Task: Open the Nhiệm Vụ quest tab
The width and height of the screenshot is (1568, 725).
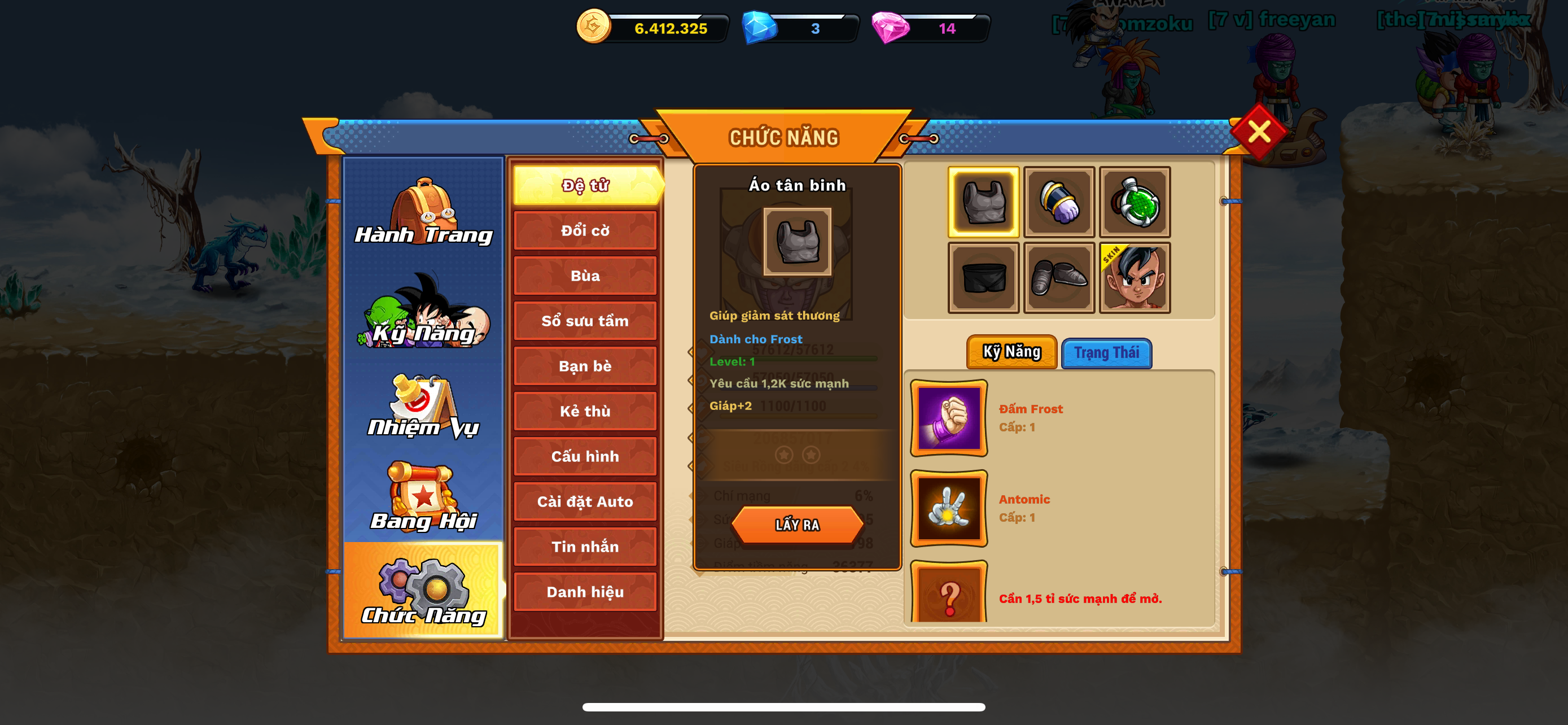Action: point(424,407)
